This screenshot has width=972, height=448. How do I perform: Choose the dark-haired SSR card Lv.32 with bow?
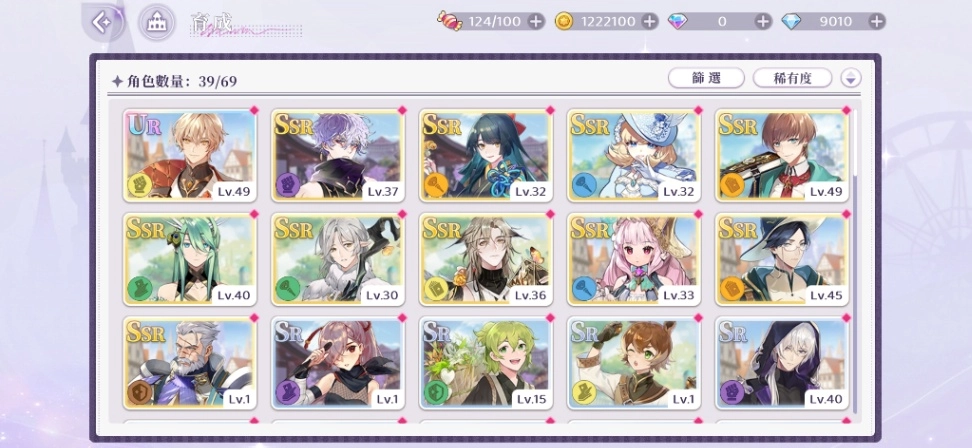coord(485,155)
